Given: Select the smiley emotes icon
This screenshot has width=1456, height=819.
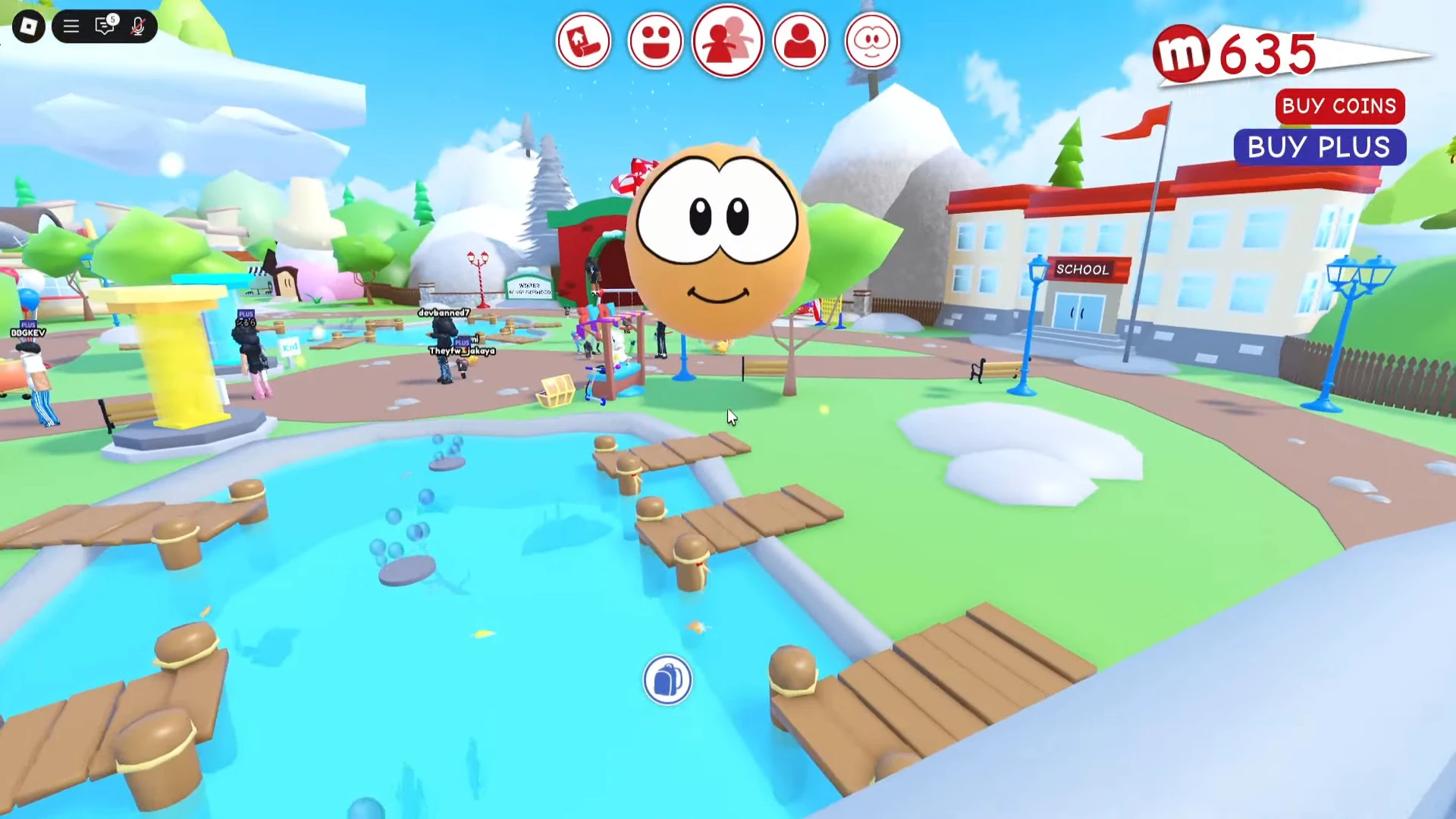Looking at the screenshot, I should point(655,41).
